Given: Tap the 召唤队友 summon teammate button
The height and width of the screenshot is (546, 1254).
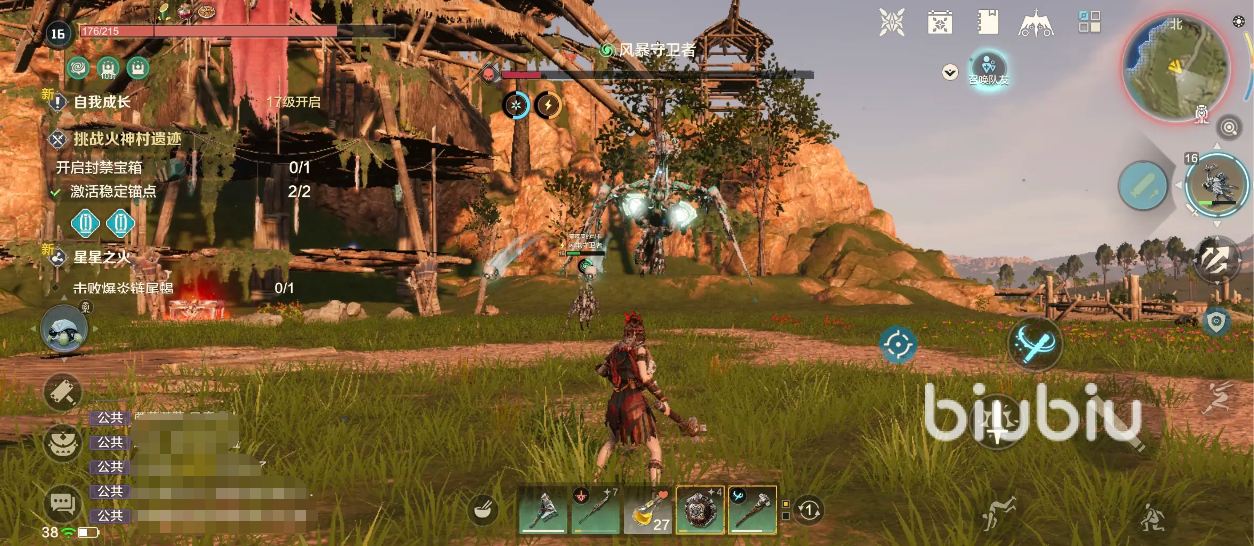Looking at the screenshot, I should 988,68.
